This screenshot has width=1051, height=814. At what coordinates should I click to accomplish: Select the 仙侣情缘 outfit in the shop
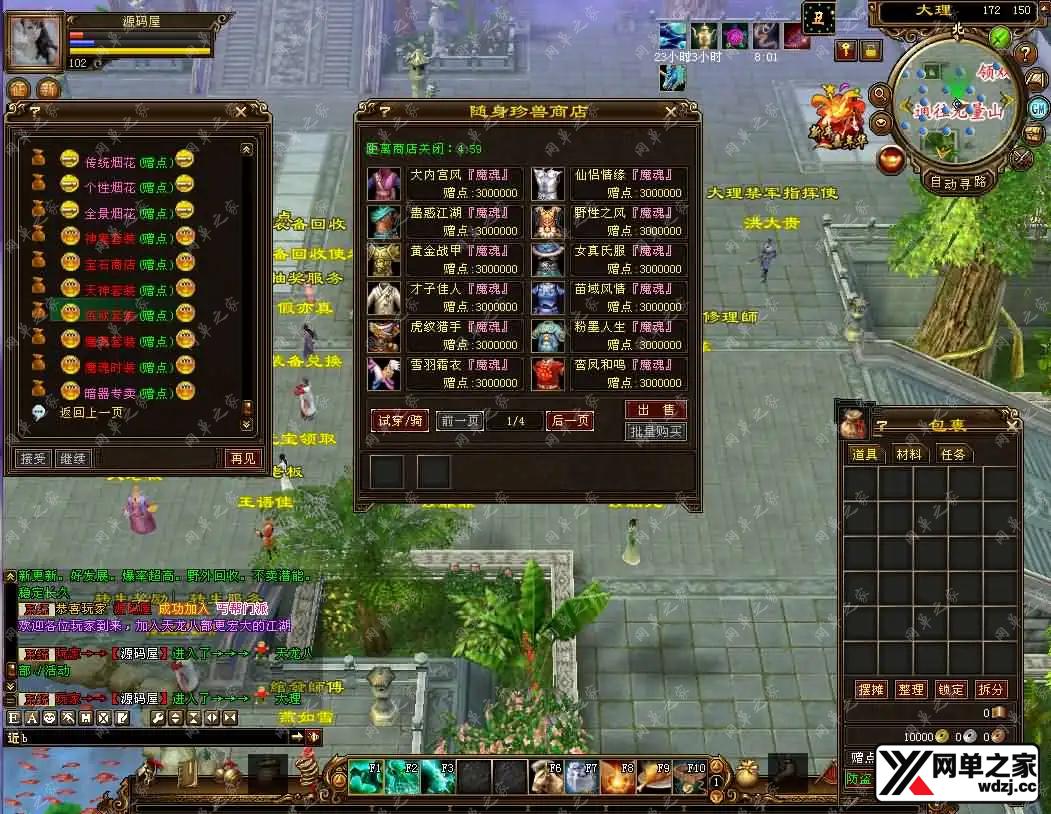tap(609, 184)
